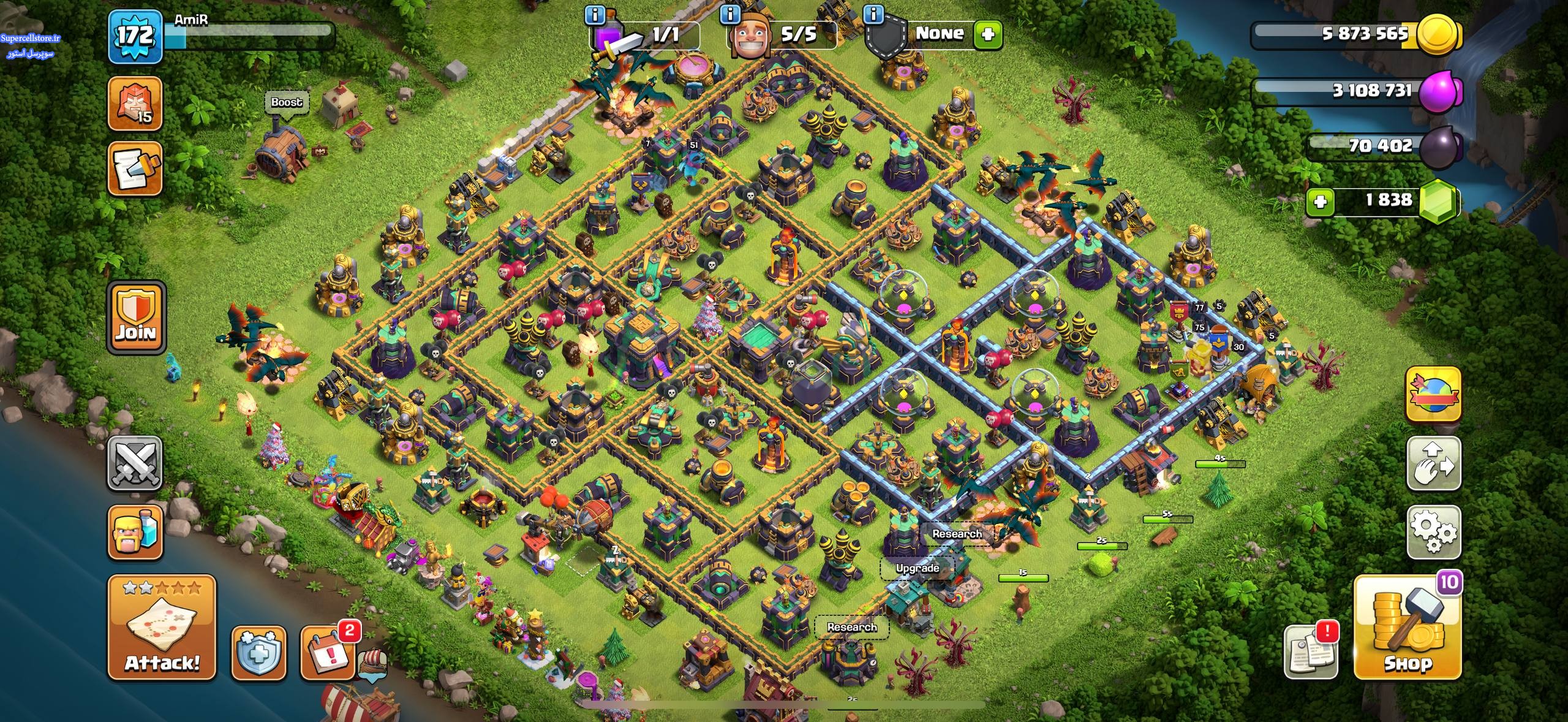This screenshot has height=722, width=1568.
Task: Open the Shop
Action: click(1408, 629)
